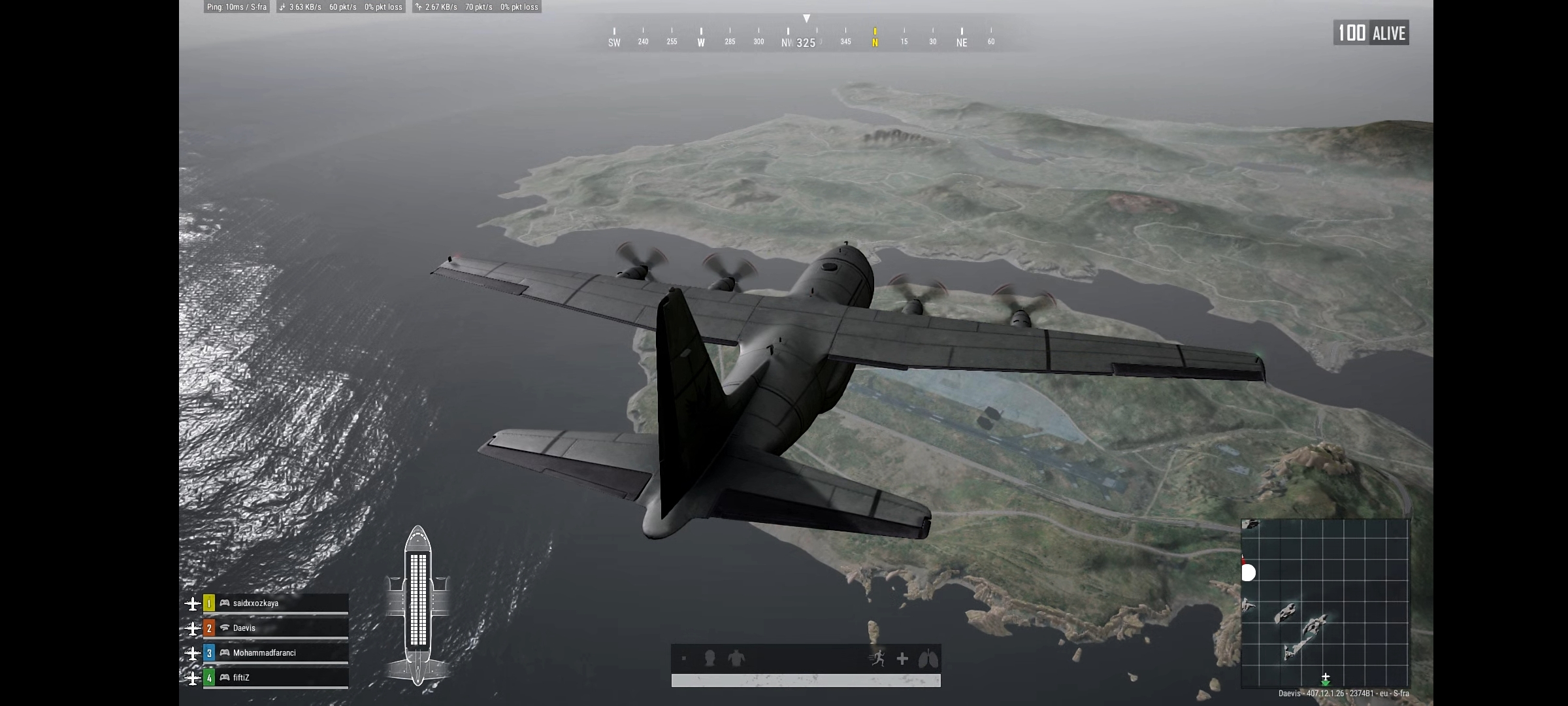
Task: Select teammate Daevis in the squad list
Action: (274, 628)
